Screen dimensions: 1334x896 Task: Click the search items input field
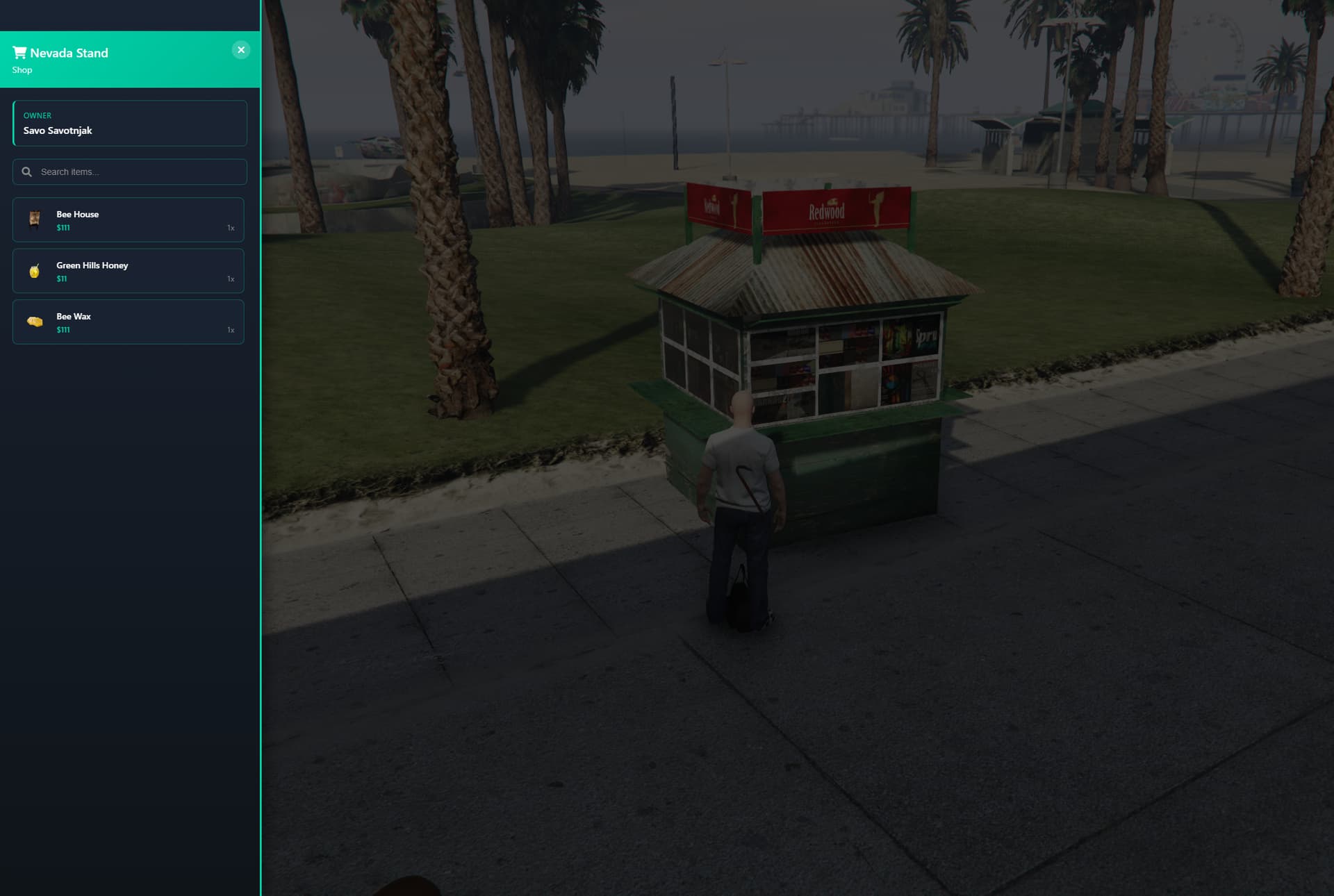tap(129, 171)
